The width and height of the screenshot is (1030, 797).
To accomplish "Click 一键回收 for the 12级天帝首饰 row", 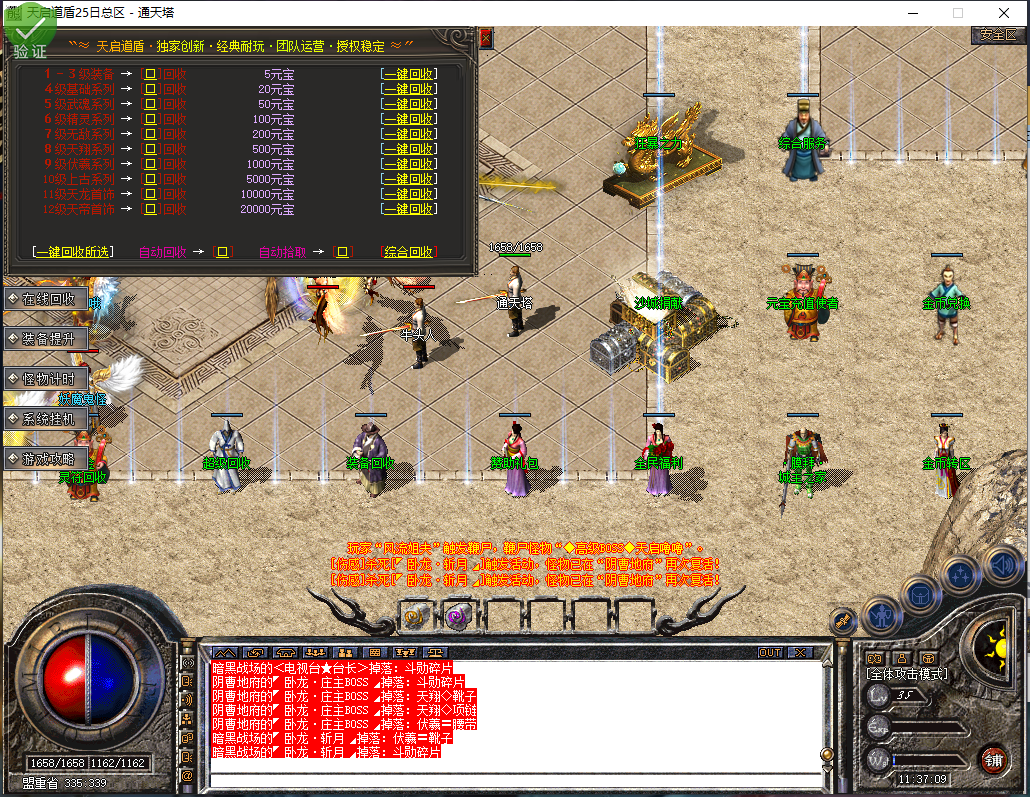I will point(408,209).
